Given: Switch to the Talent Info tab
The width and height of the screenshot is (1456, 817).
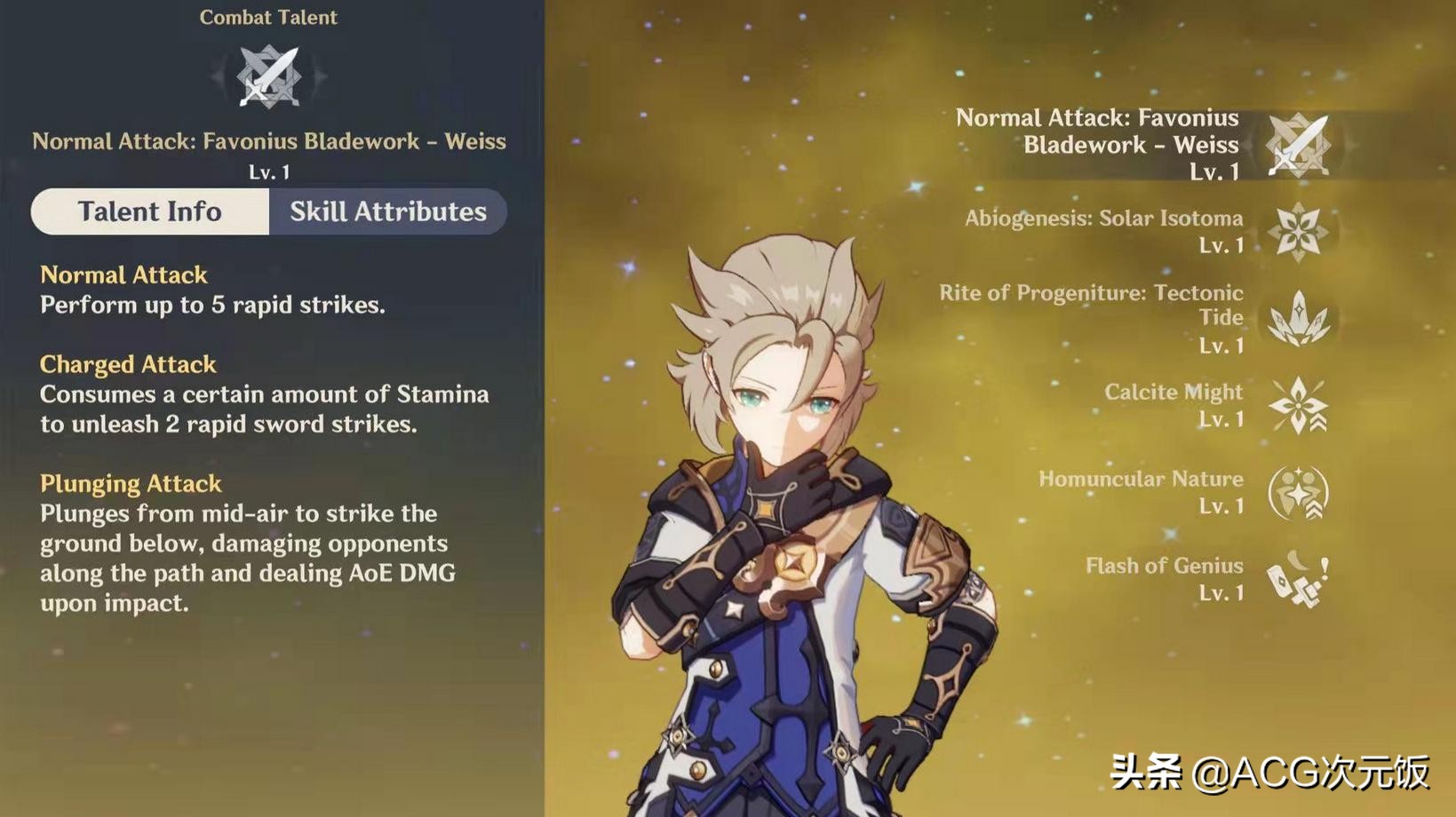Looking at the screenshot, I should pyautogui.click(x=149, y=211).
